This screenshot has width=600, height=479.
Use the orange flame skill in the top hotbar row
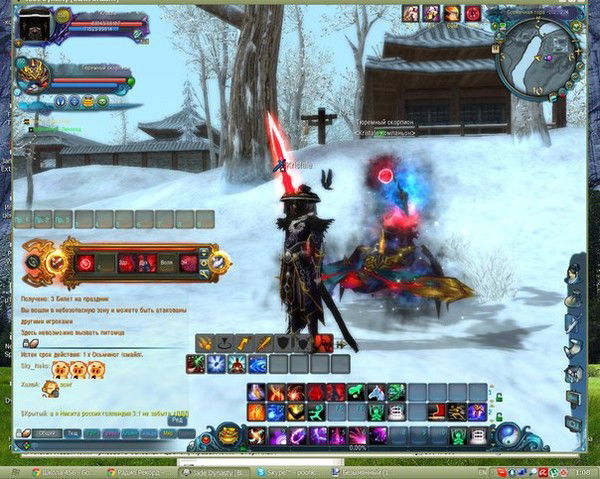[275, 393]
